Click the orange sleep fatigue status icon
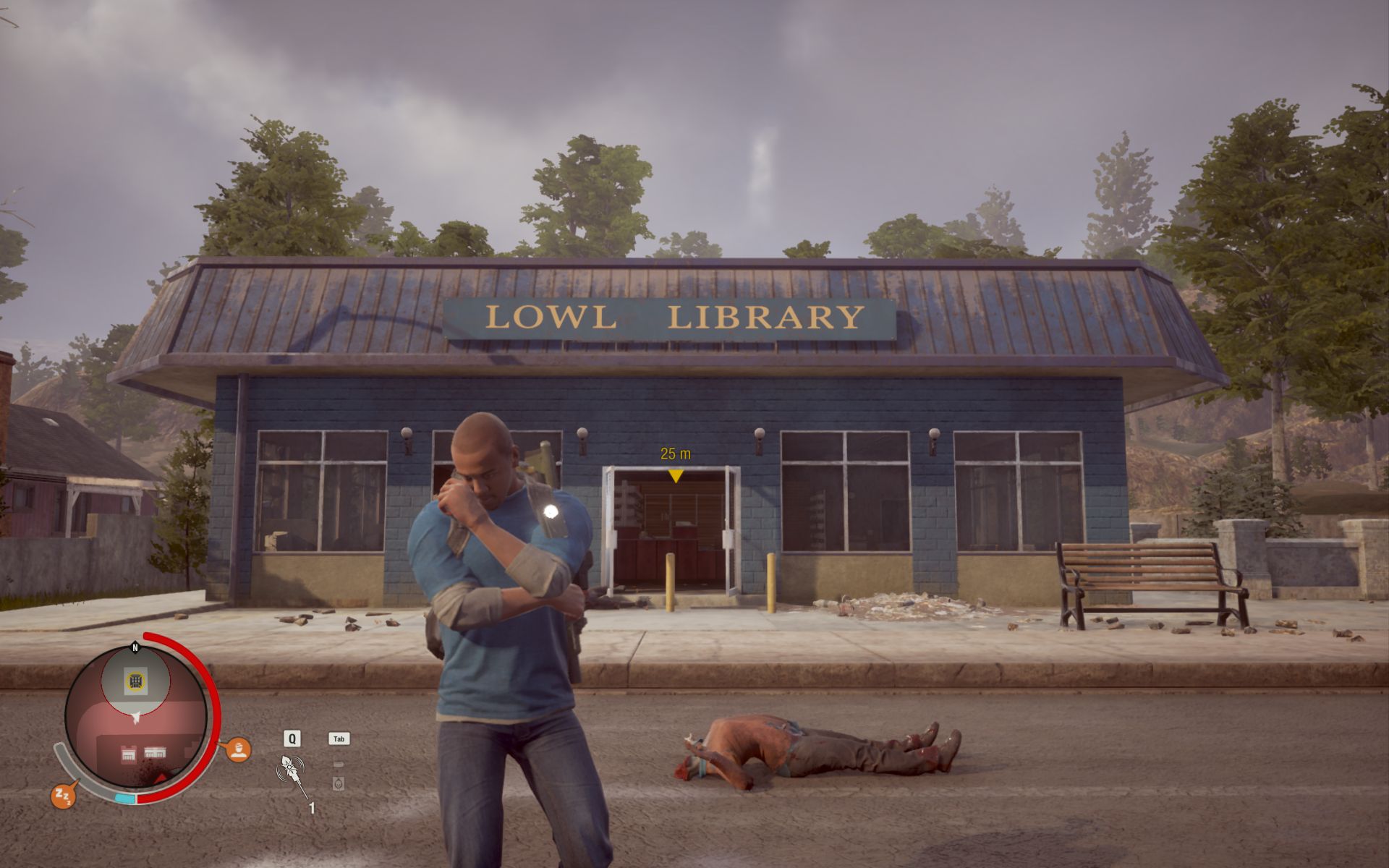 [62, 796]
